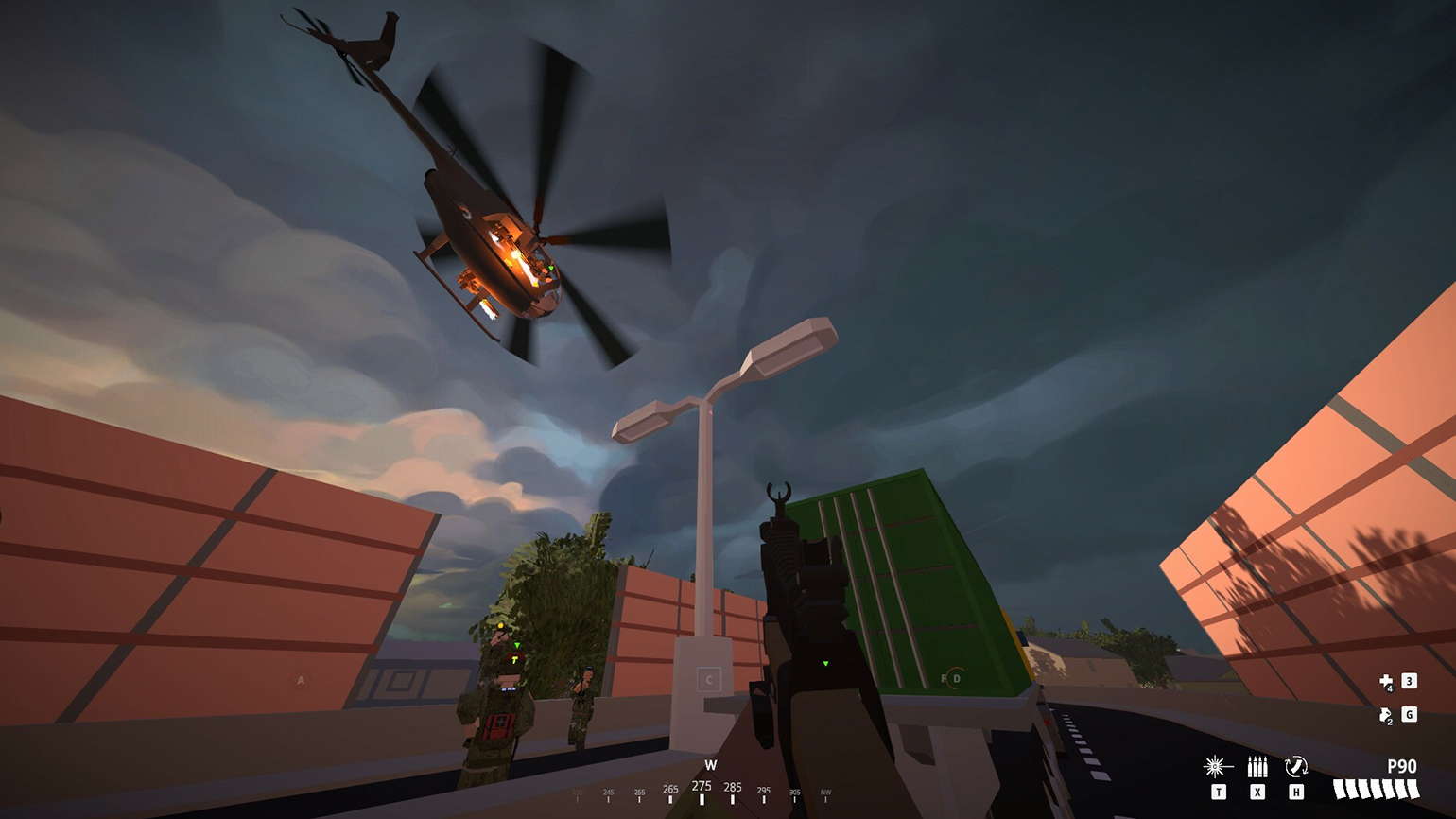
Task: Select objective marker C
Action: pos(709,679)
